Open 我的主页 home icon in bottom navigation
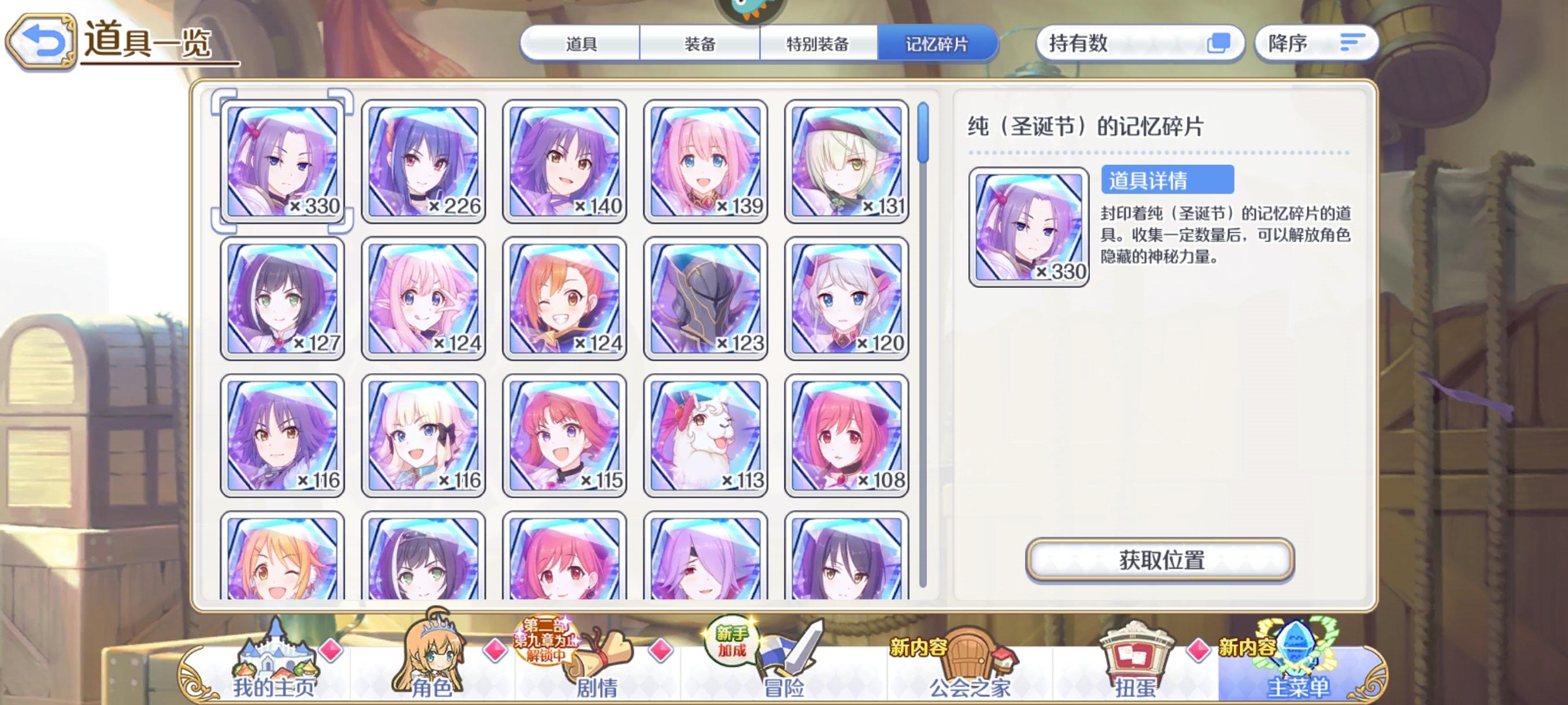This screenshot has height=705, width=1568. pyautogui.click(x=277, y=657)
